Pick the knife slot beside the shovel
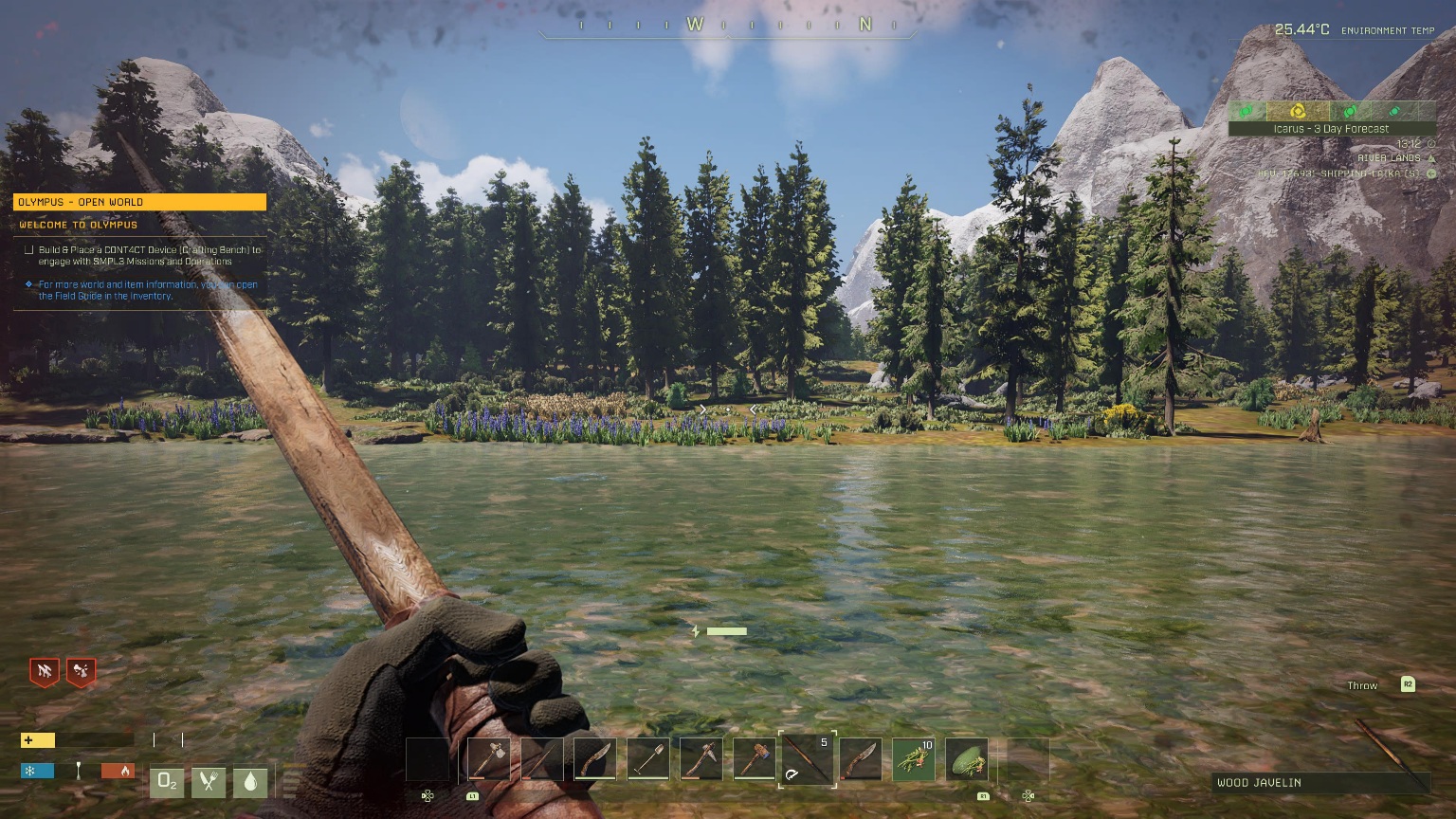 tap(595, 759)
